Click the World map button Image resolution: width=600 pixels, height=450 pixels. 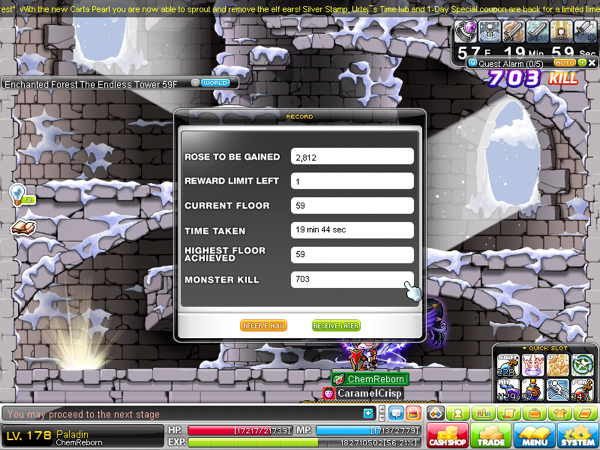pyautogui.click(x=214, y=83)
